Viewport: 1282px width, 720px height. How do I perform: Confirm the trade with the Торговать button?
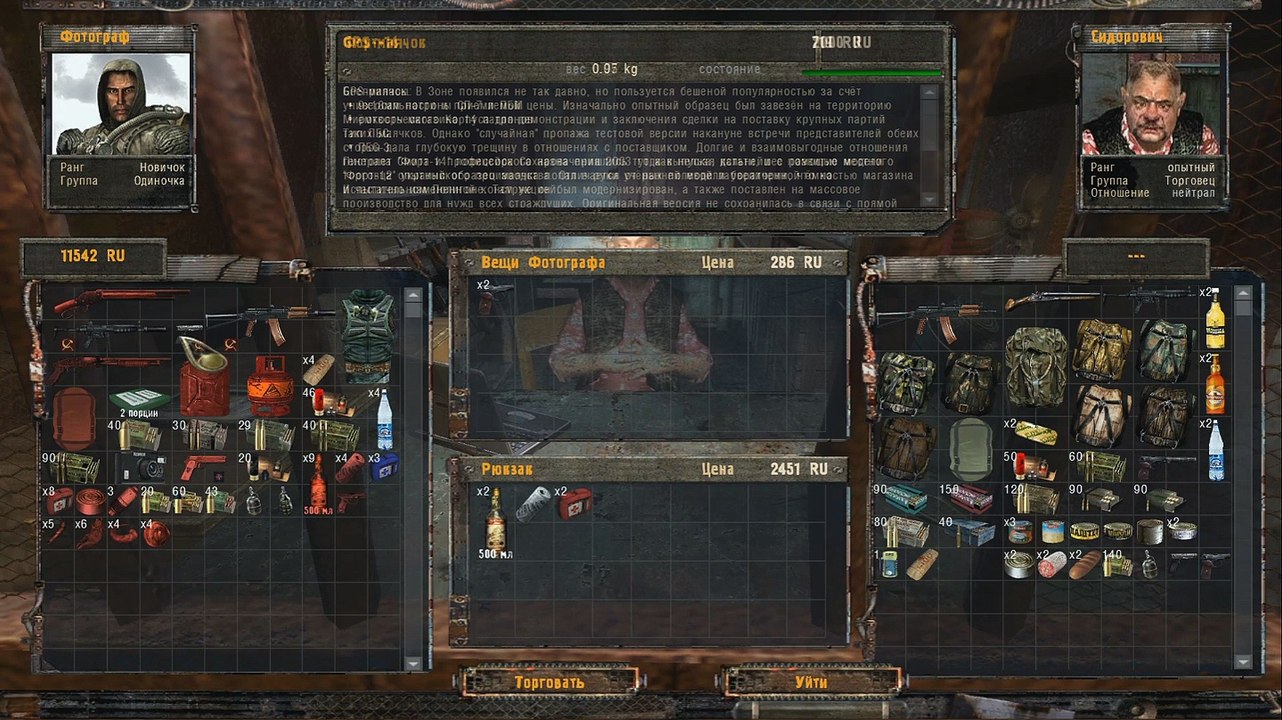(549, 682)
